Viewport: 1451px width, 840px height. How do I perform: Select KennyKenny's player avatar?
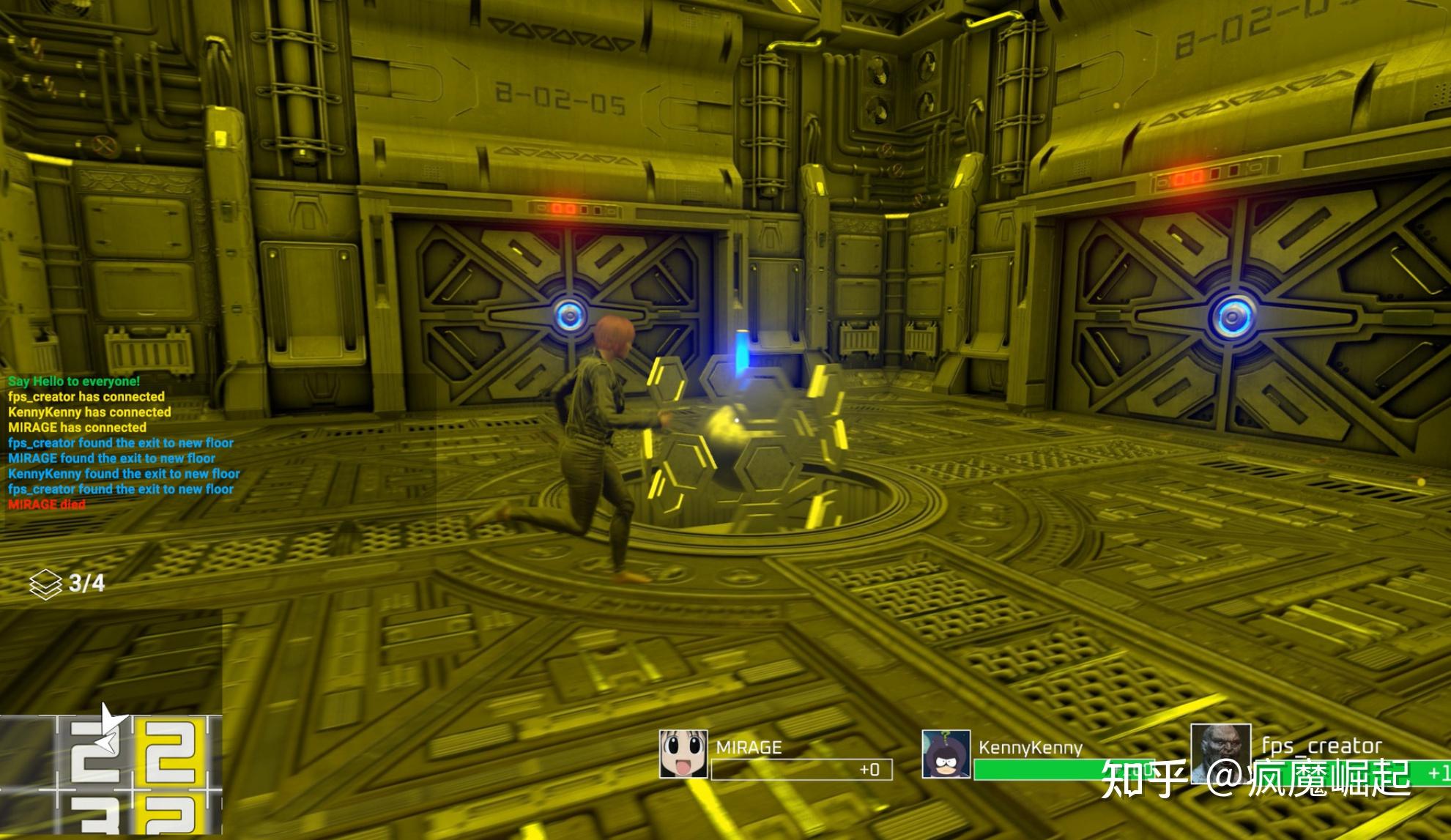946,754
